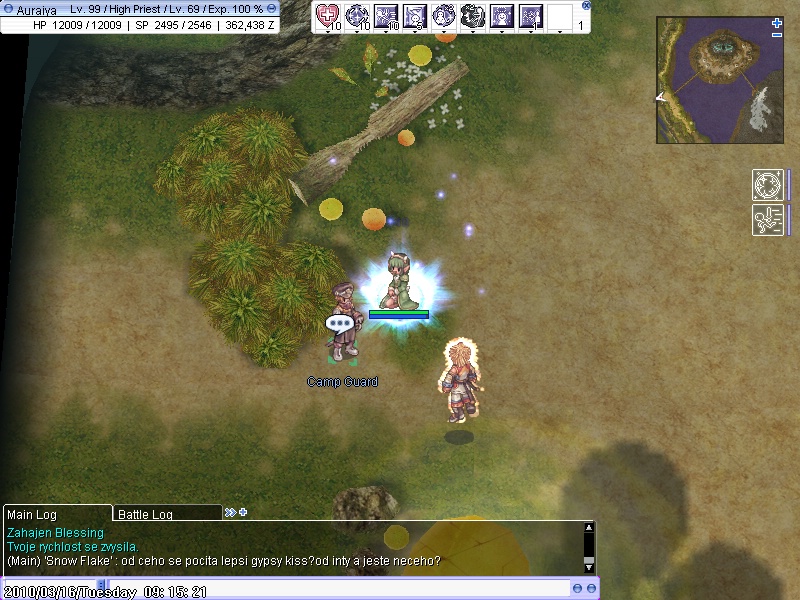Click the double-arrow button beside Battle Log
This screenshot has width=800, height=600.
coord(230,512)
